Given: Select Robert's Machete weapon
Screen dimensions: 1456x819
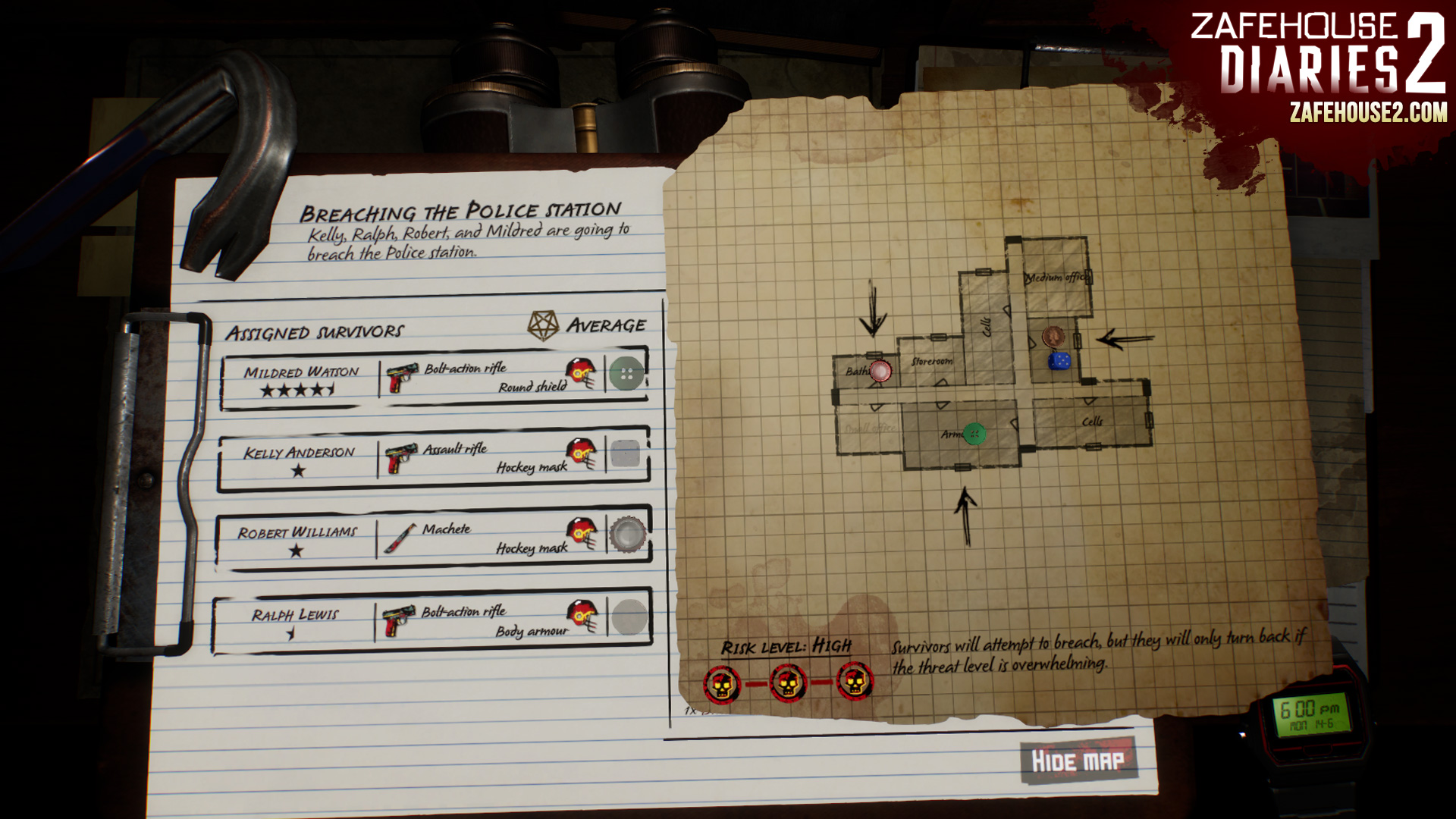Looking at the screenshot, I should [446, 529].
